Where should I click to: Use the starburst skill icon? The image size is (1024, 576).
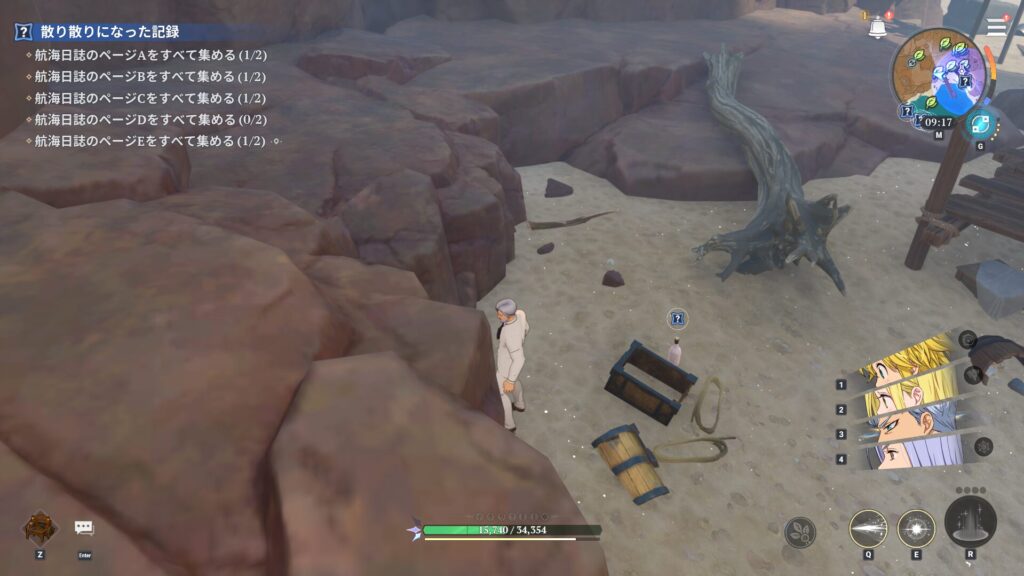(x=916, y=528)
